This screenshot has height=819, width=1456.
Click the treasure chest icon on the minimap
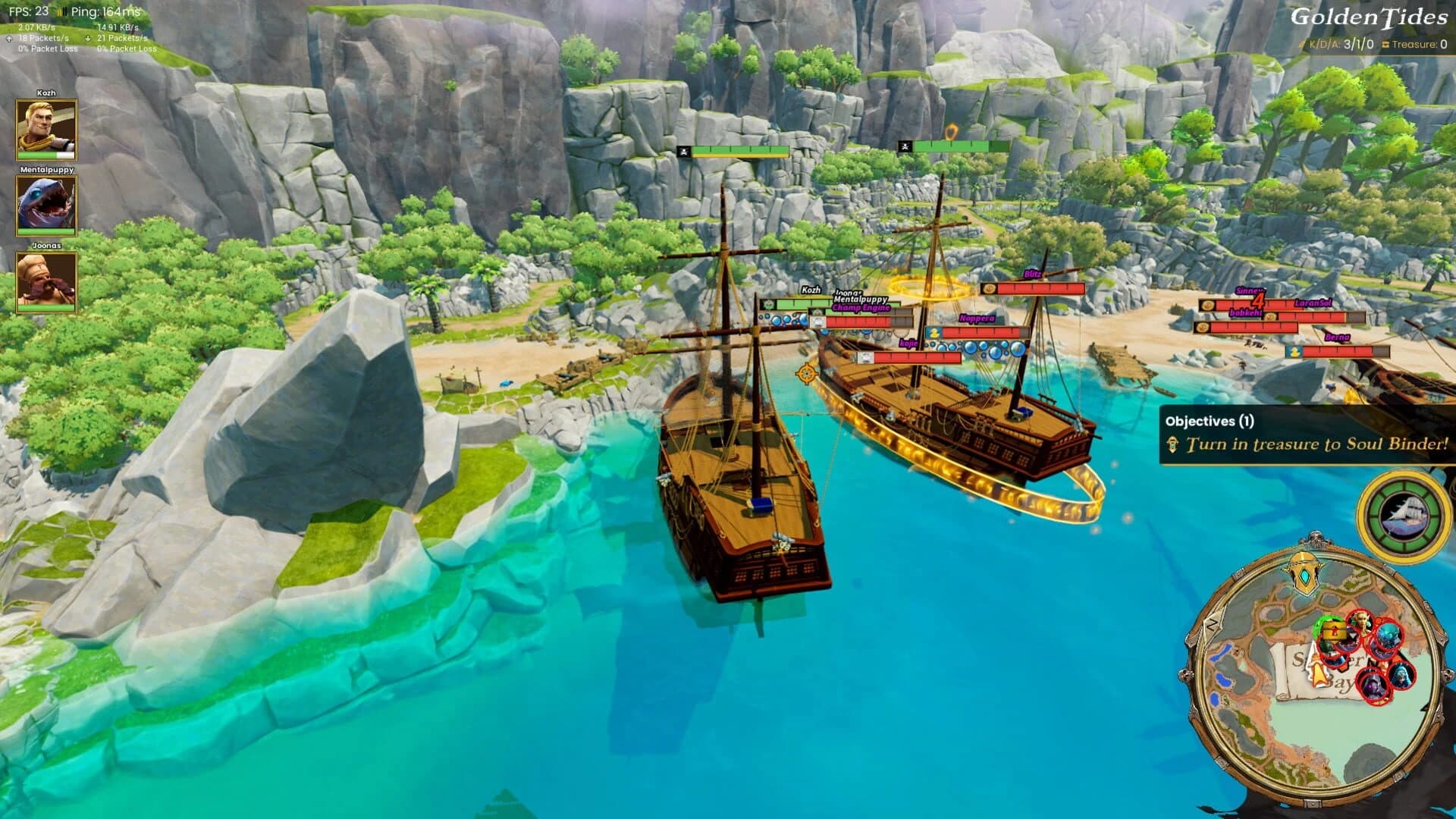click(x=1335, y=631)
